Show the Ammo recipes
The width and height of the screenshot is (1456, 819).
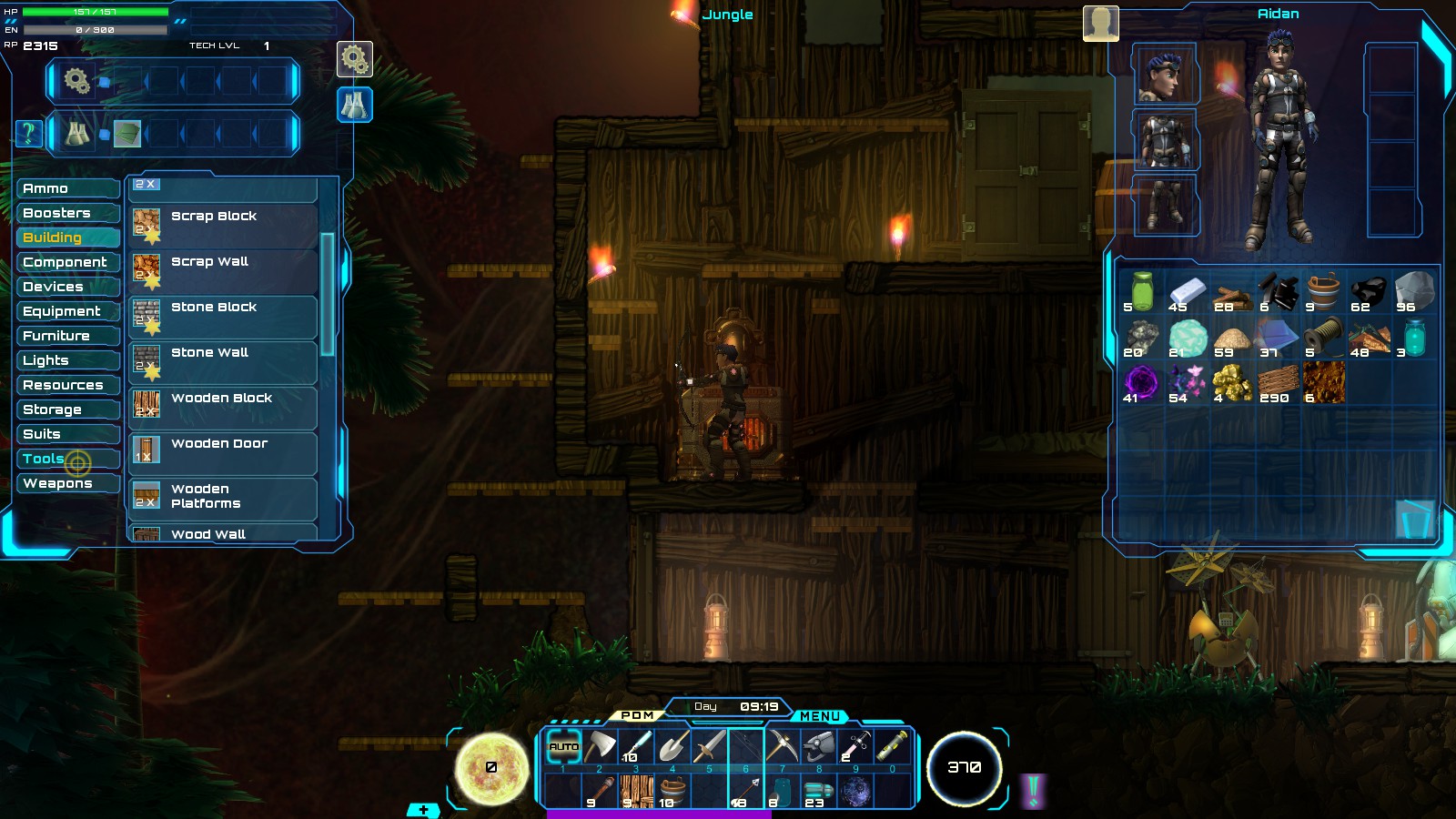click(x=67, y=188)
